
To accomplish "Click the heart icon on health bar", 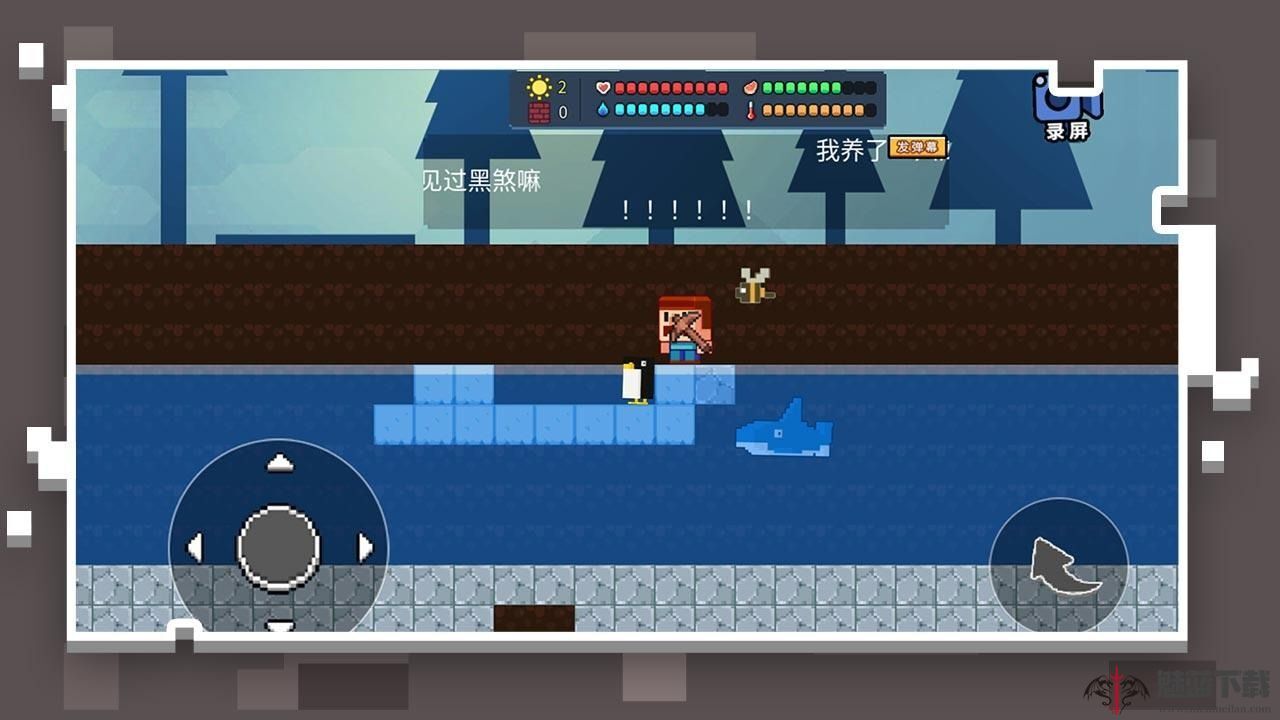I will click(602, 88).
